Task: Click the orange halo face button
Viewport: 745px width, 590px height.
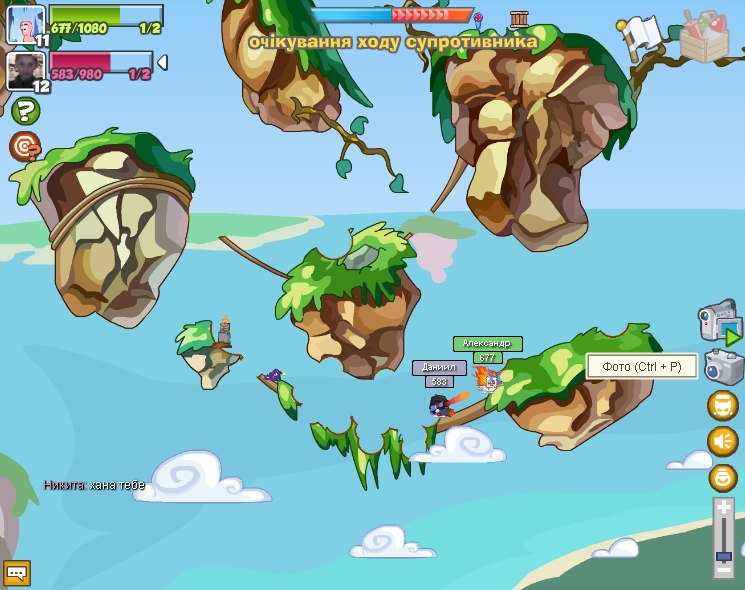Action: 722,477
